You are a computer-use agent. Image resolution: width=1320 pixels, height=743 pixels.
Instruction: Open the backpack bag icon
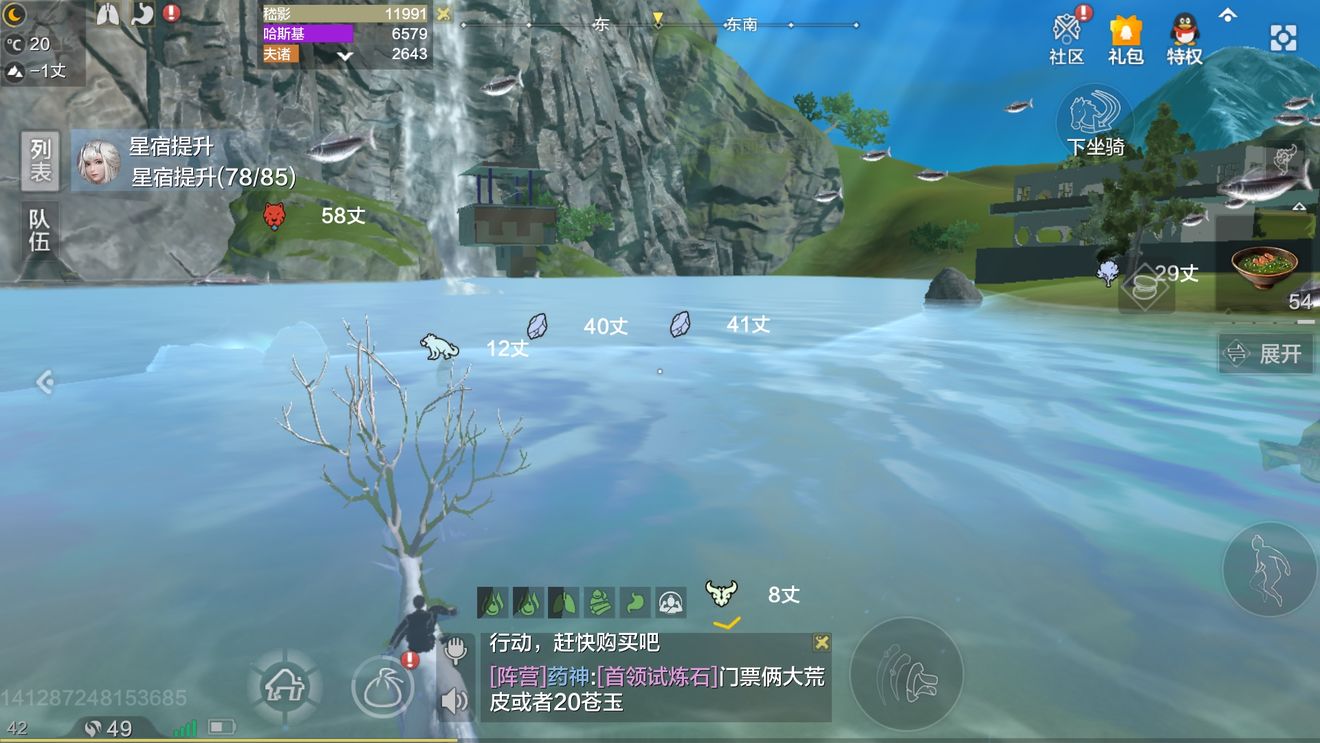[x=383, y=685]
